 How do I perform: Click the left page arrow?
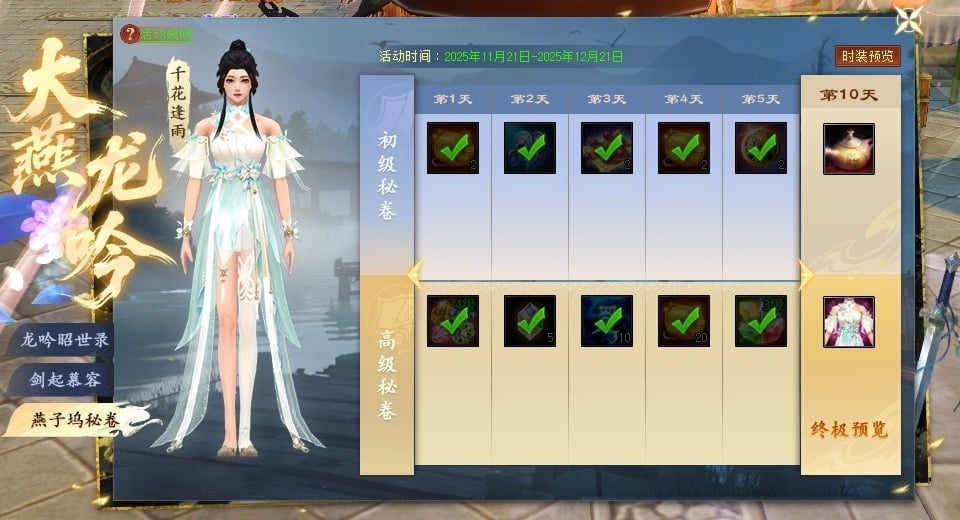click(415, 275)
